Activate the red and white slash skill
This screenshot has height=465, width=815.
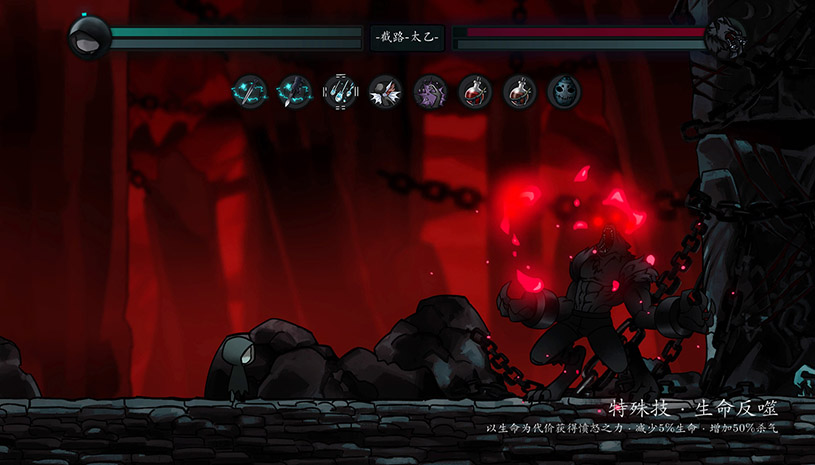click(385, 92)
